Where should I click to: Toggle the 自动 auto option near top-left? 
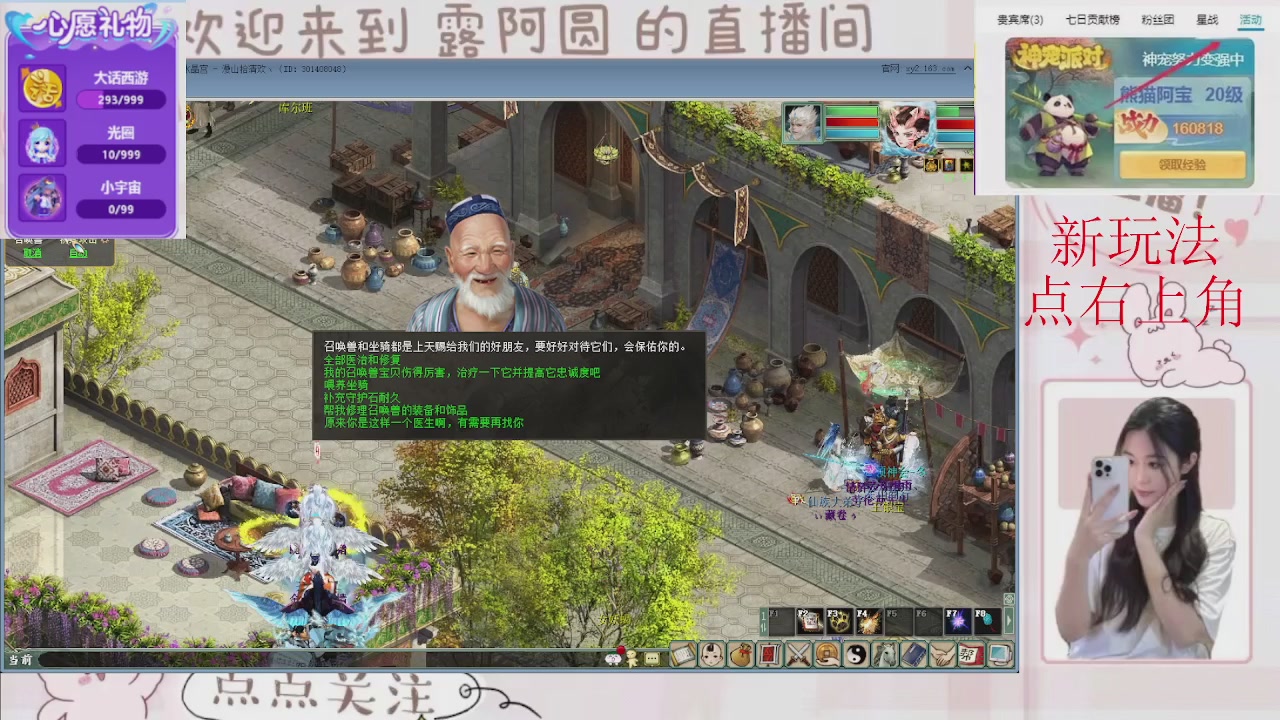click(78, 253)
